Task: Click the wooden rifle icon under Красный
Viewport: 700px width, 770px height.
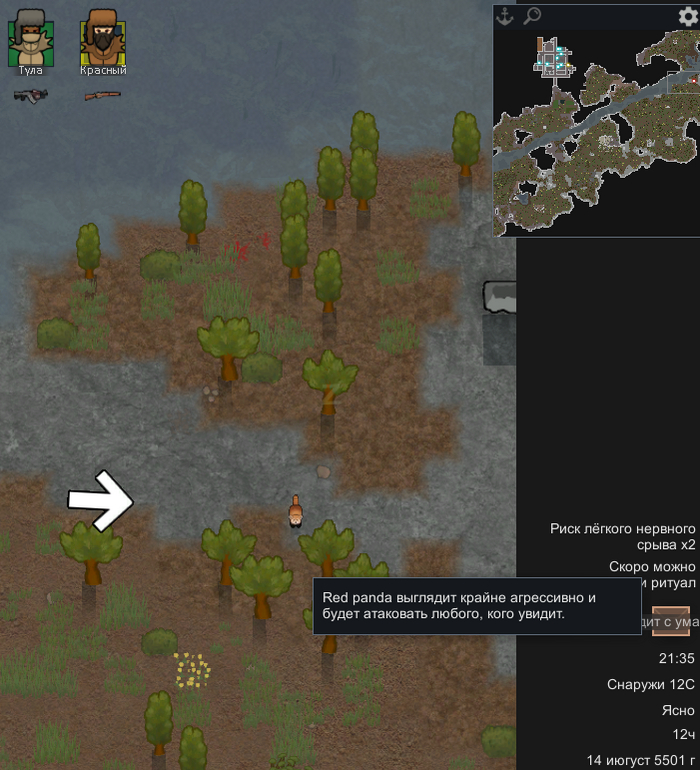Action: click(x=102, y=95)
